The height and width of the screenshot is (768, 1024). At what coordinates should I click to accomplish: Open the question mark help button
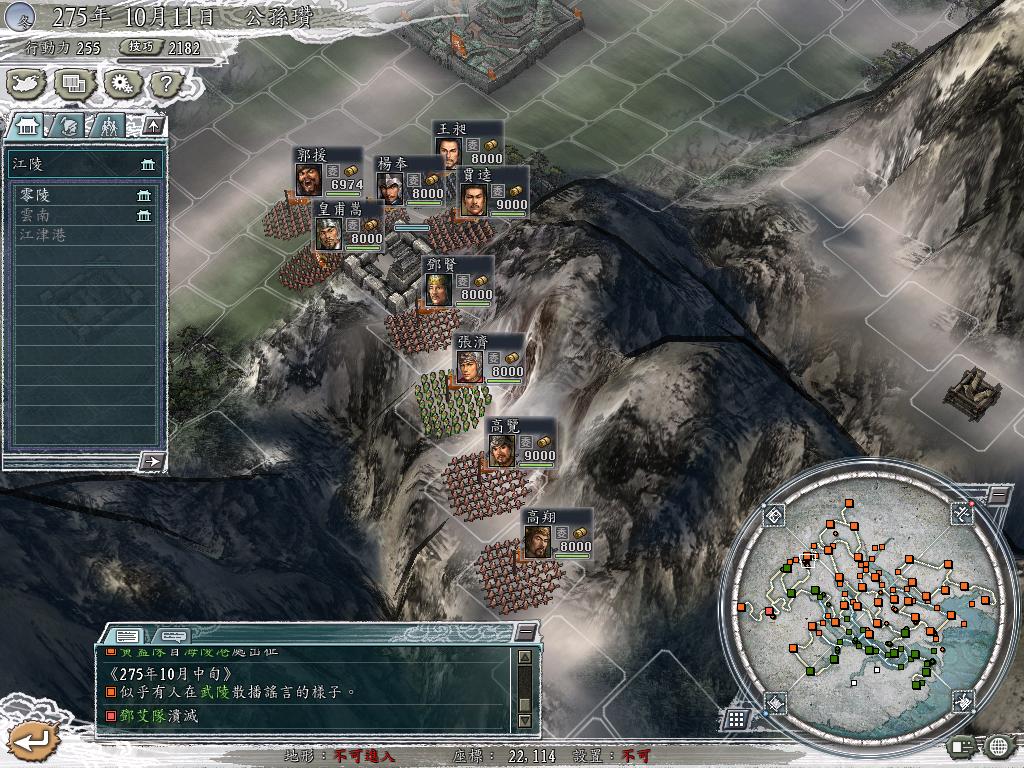(x=164, y=84)
